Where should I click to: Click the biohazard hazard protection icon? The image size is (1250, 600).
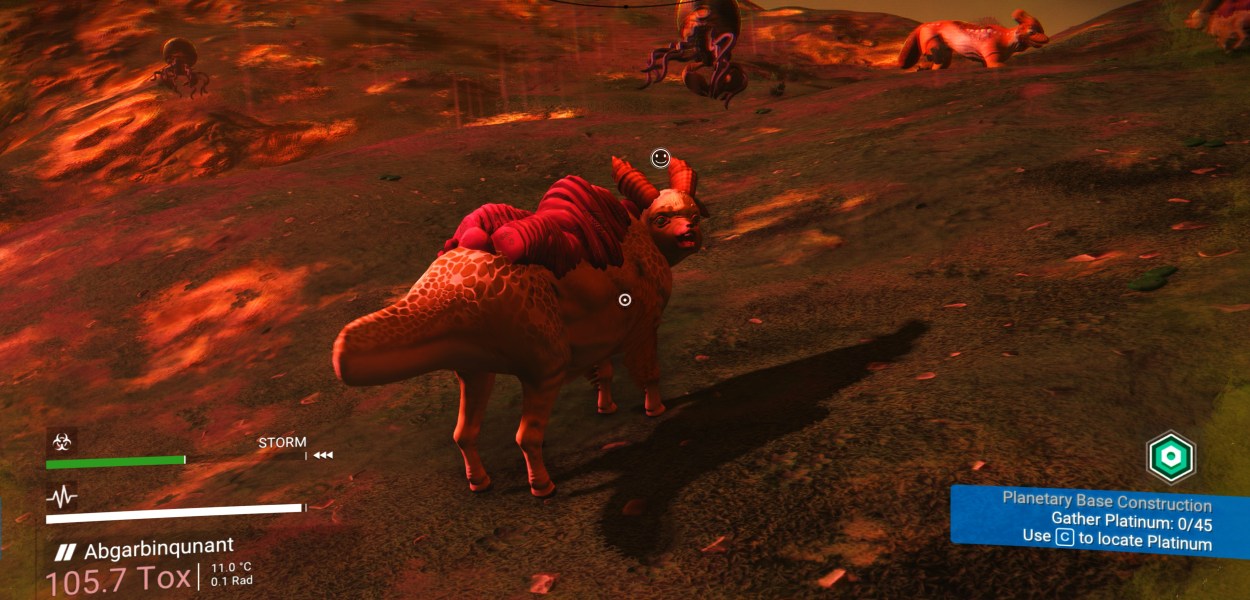(61, 441)
